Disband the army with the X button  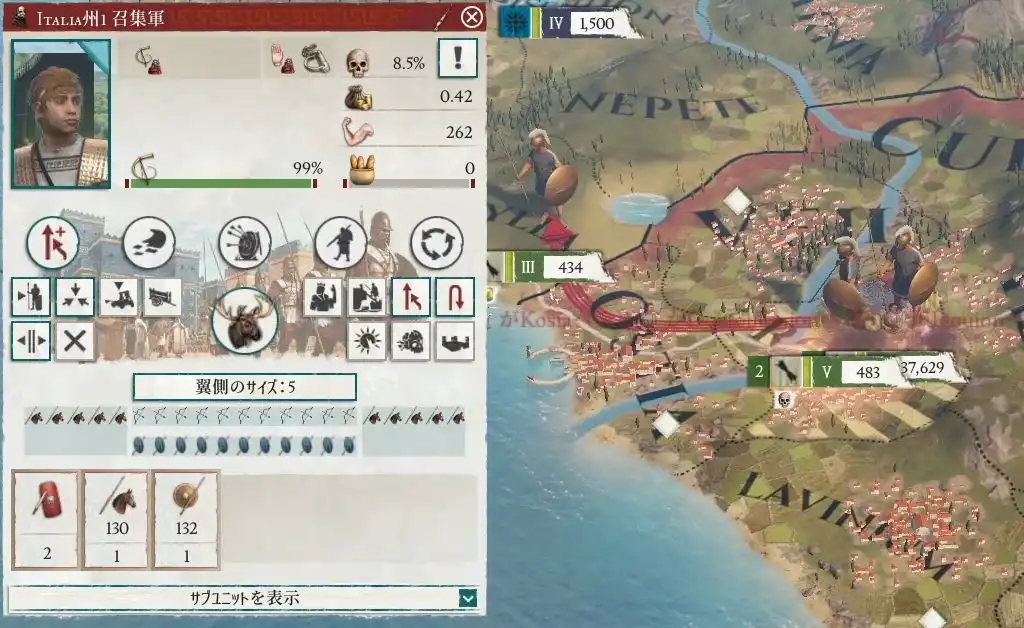75,341
